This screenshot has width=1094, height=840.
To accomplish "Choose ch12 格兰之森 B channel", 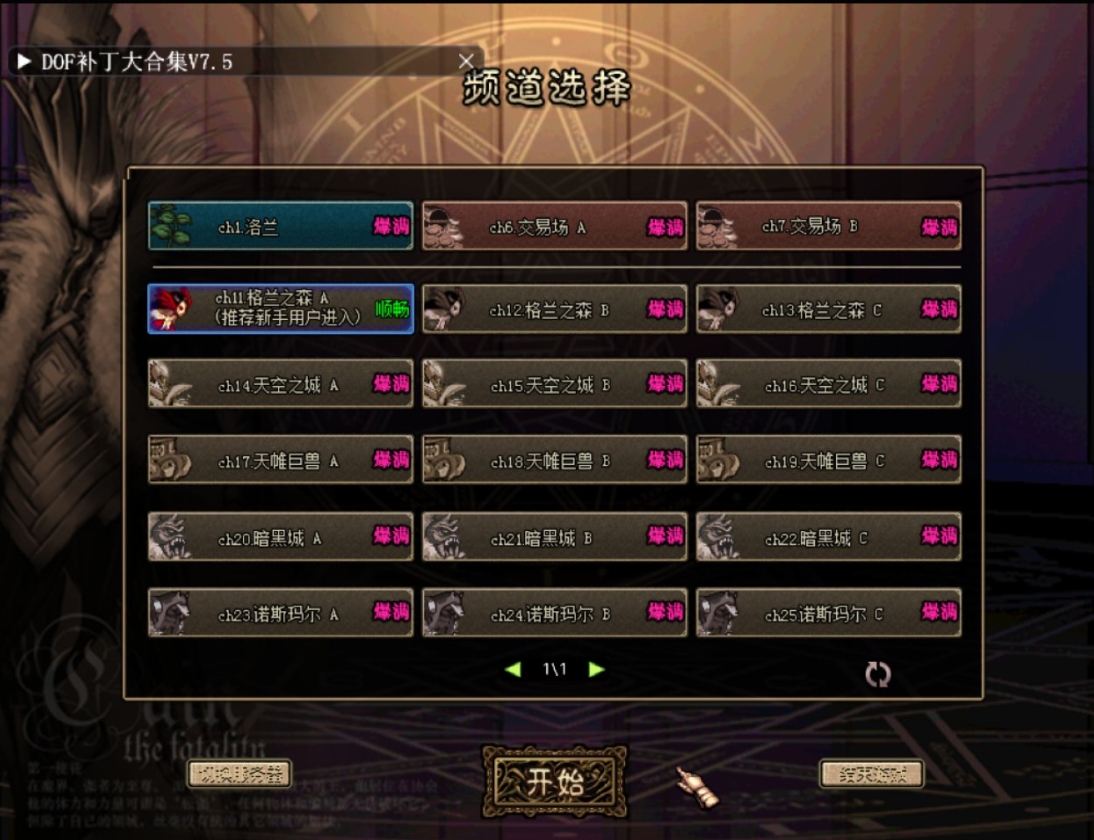I will pyautogui.click(x=554, y=309).
